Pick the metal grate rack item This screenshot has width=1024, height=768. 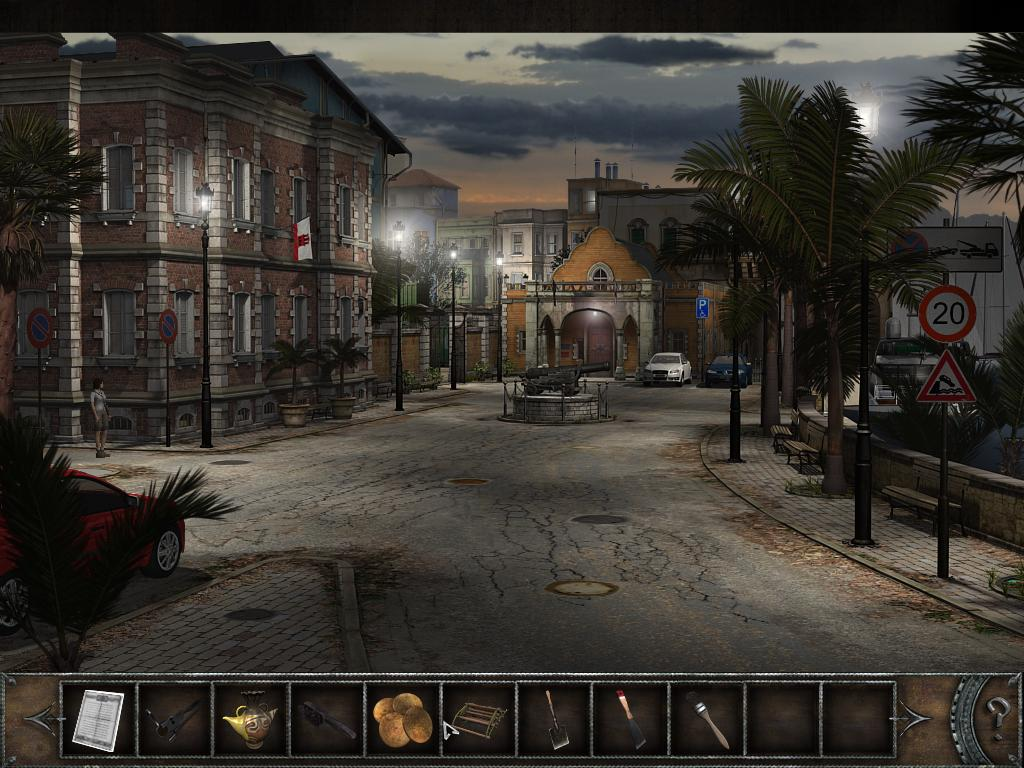pos(479,719)
